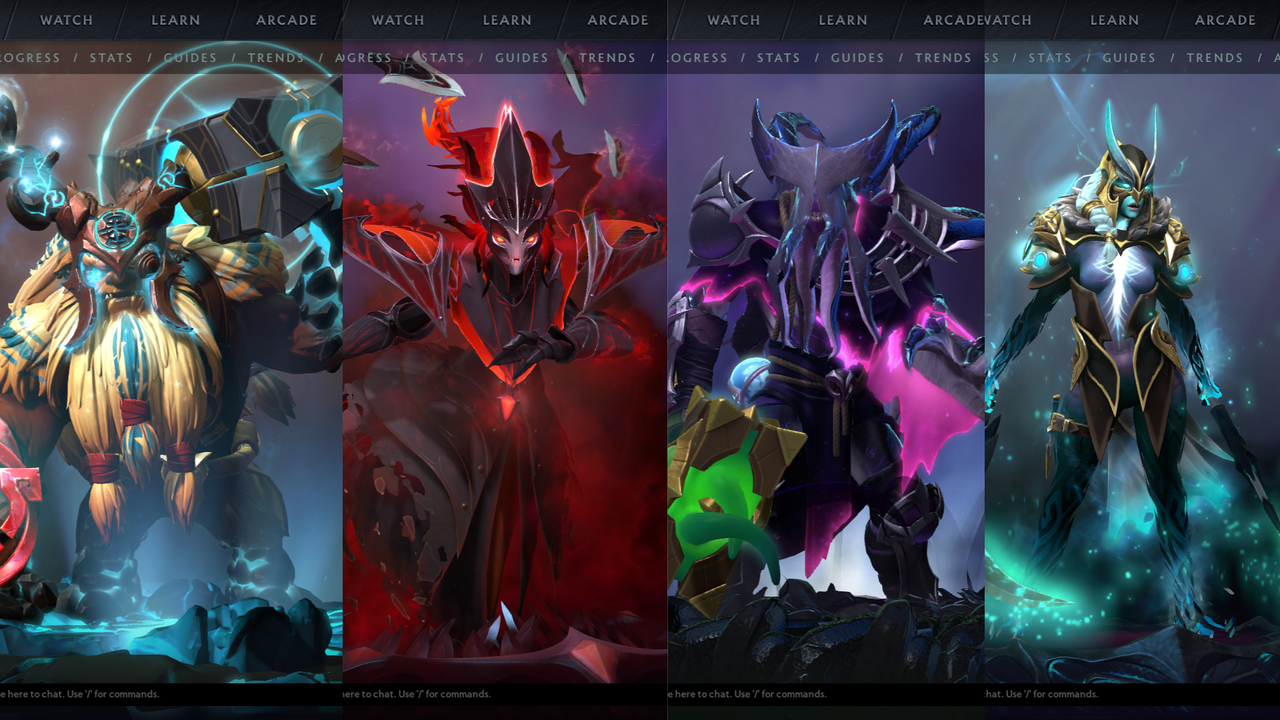Switch to the STATS tab in the leftmost panel
The image size is (1280, 720).
coord(111,58)
